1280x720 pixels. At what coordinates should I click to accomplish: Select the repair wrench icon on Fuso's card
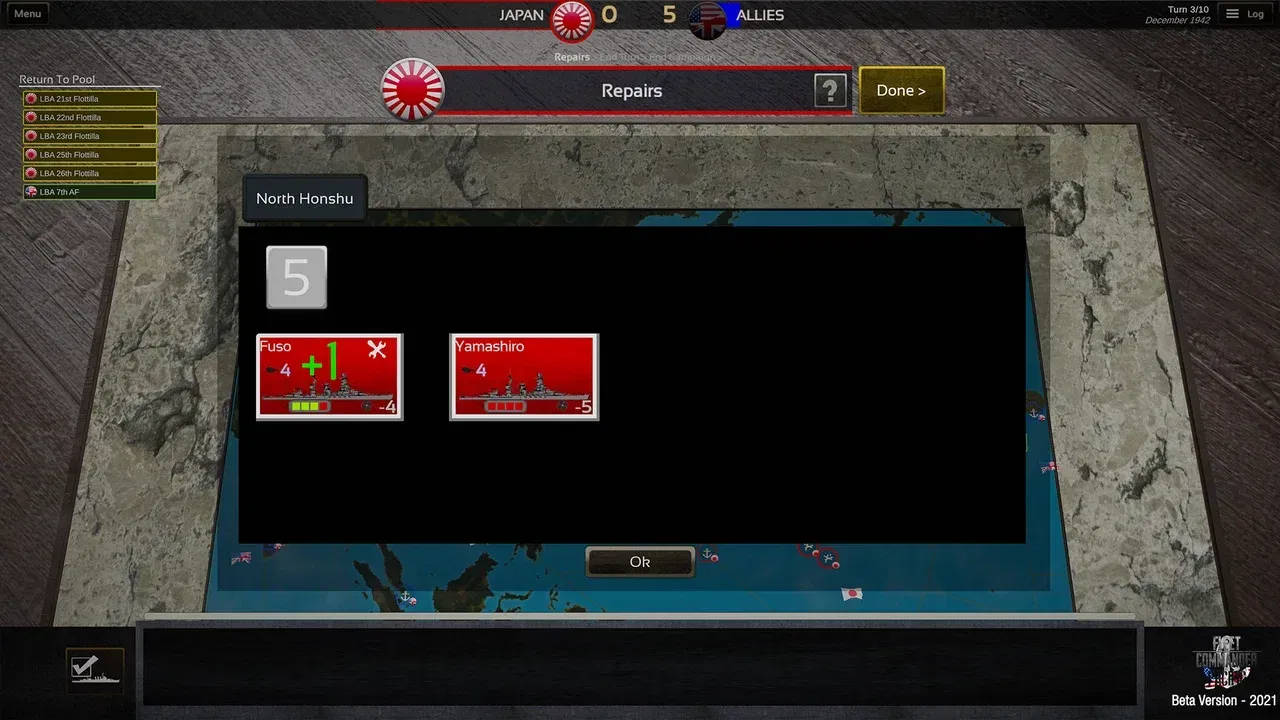[x=376, y=351]
